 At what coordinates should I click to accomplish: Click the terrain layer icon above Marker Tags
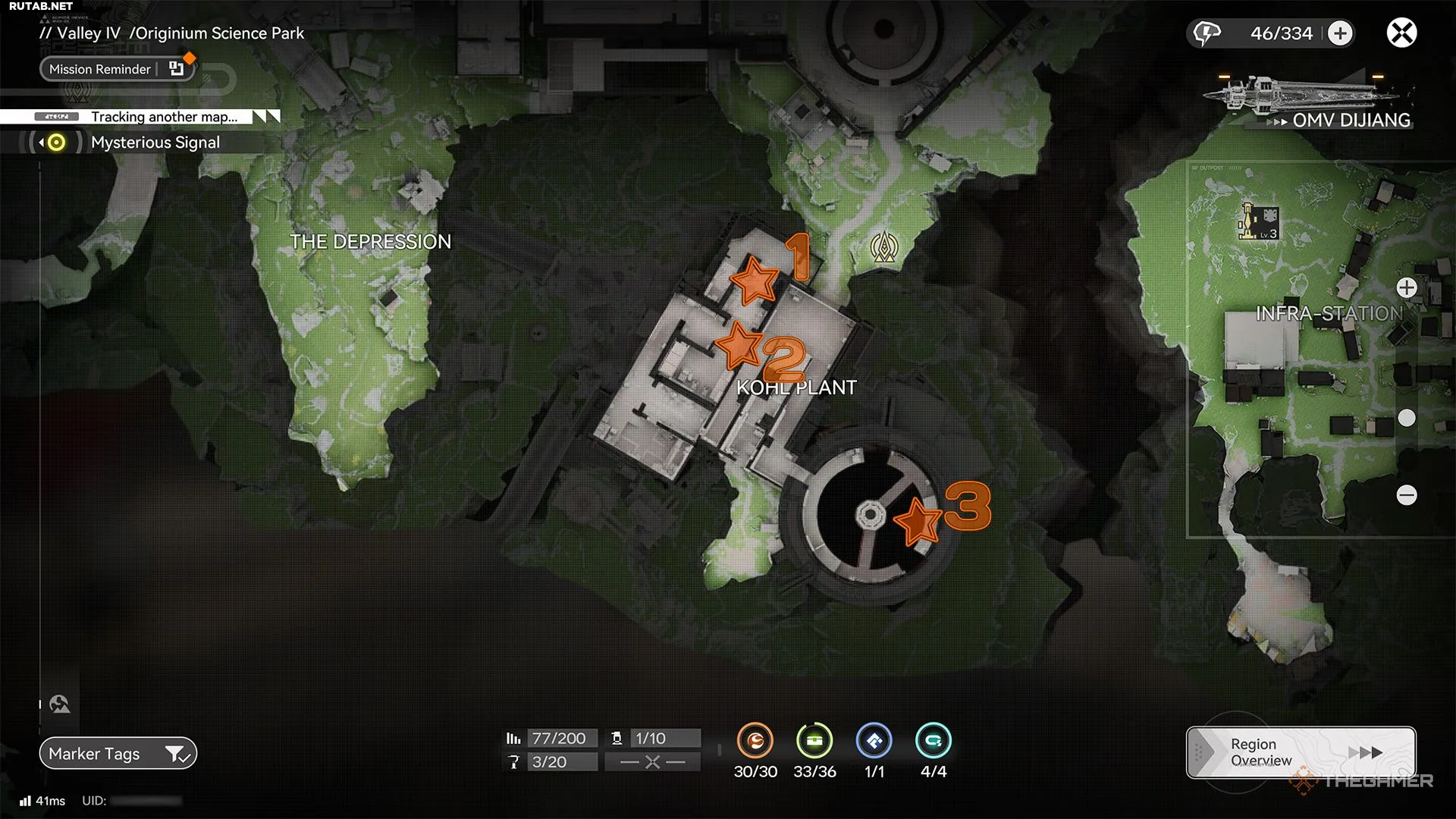point(60,704)
